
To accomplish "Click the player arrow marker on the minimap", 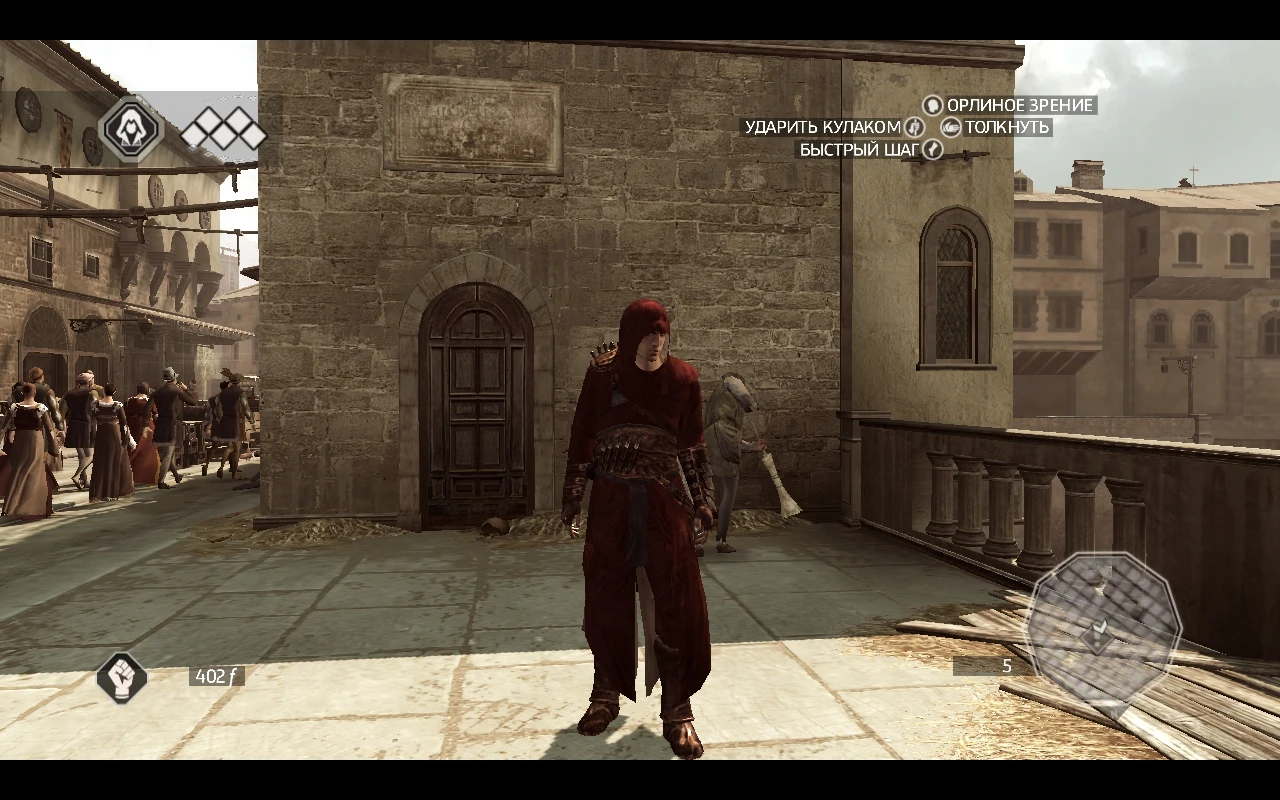I will [1098, 630].
